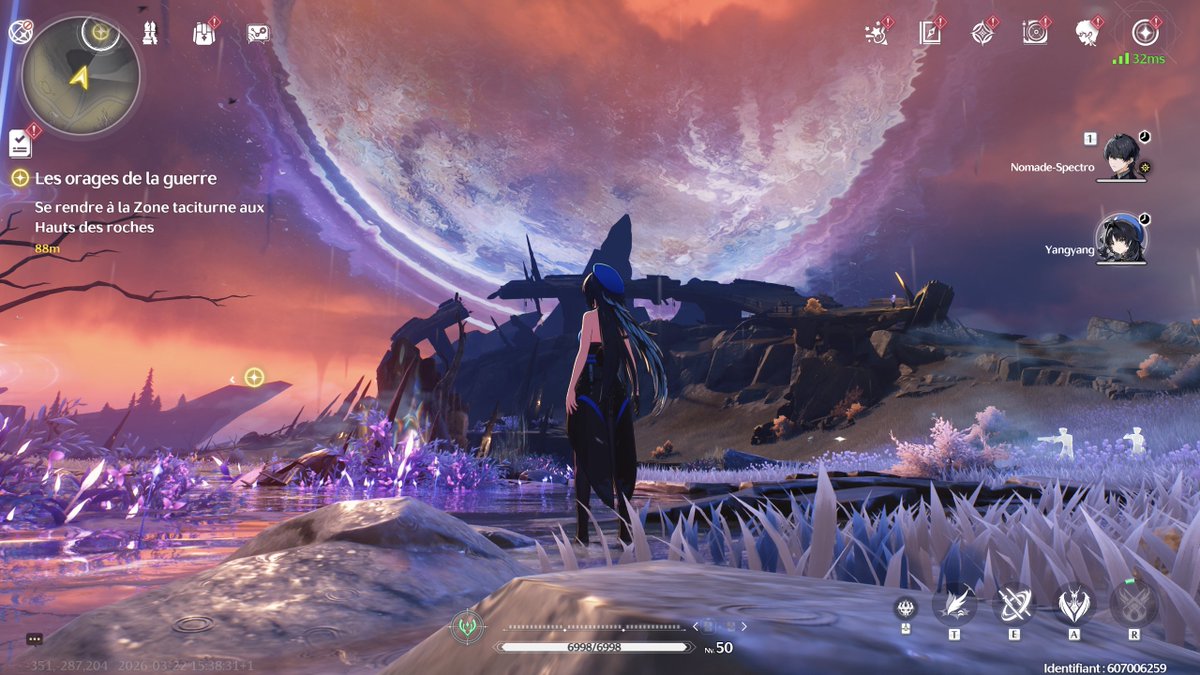Open the guidebook compass icon
This screenshot has height=675, width=1200.
click(930, 32)
